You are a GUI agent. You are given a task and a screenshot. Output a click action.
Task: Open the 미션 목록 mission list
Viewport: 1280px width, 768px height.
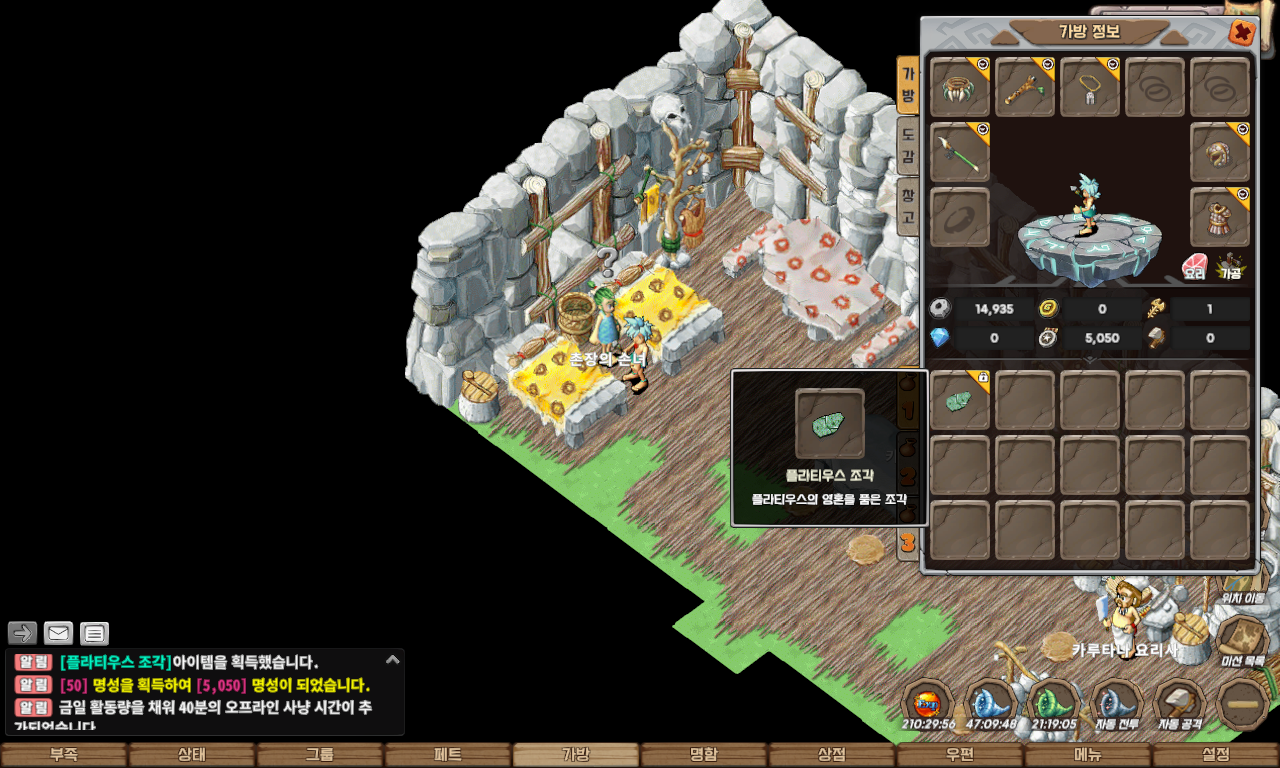click(1243, 640)
